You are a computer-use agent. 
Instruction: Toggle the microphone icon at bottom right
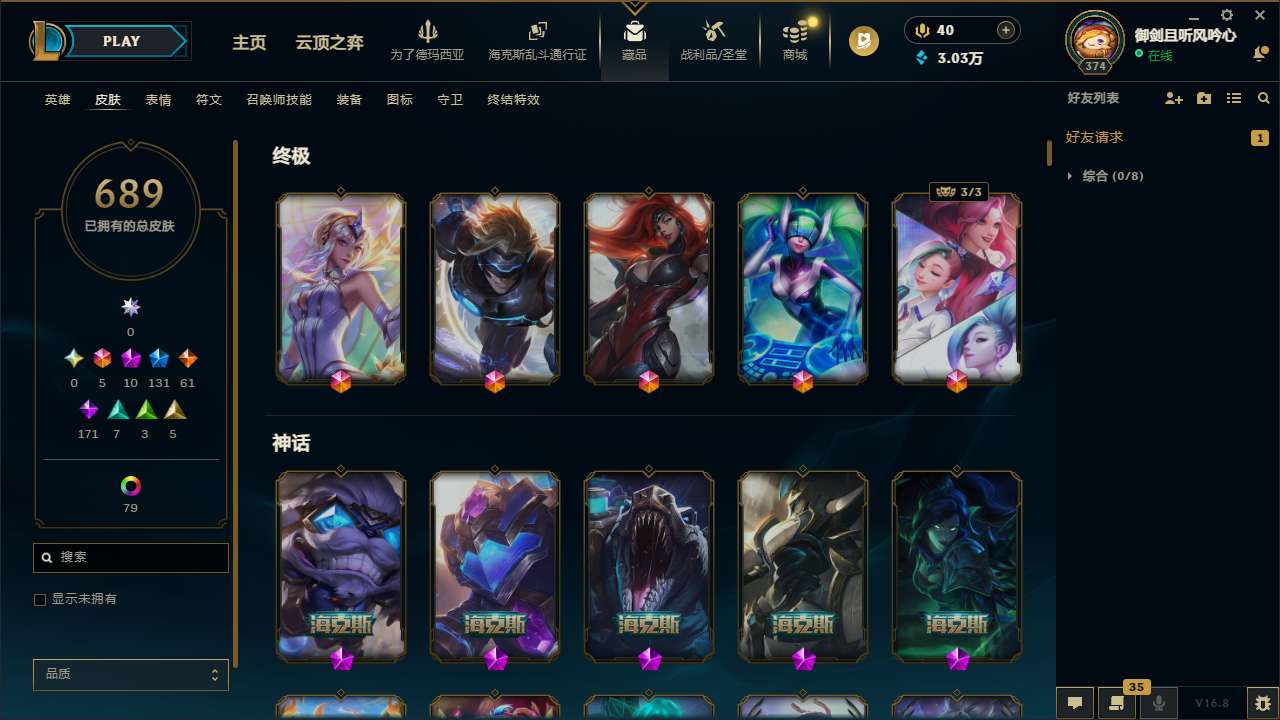1158,703
